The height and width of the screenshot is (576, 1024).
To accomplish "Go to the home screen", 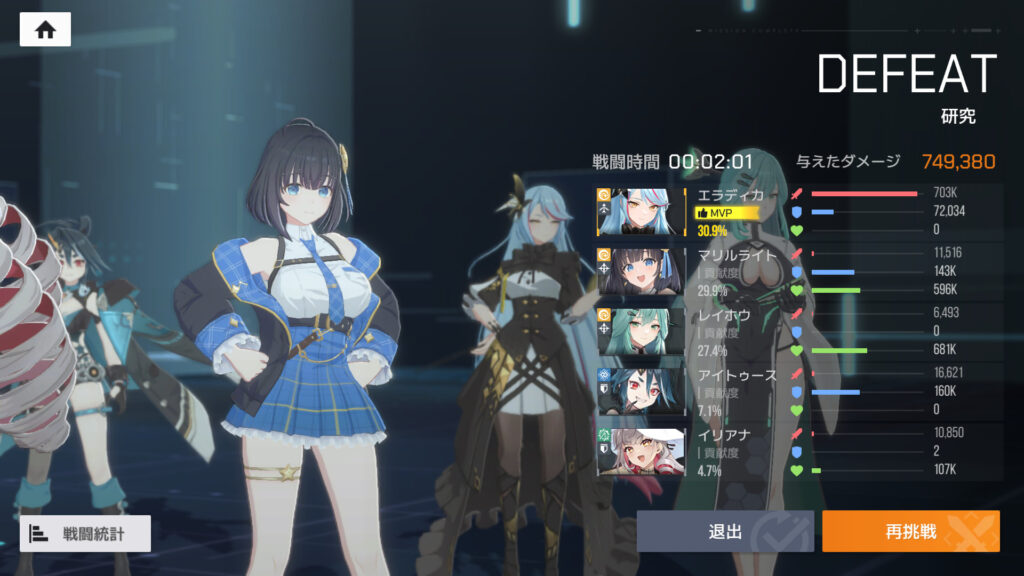I will 45,30.
